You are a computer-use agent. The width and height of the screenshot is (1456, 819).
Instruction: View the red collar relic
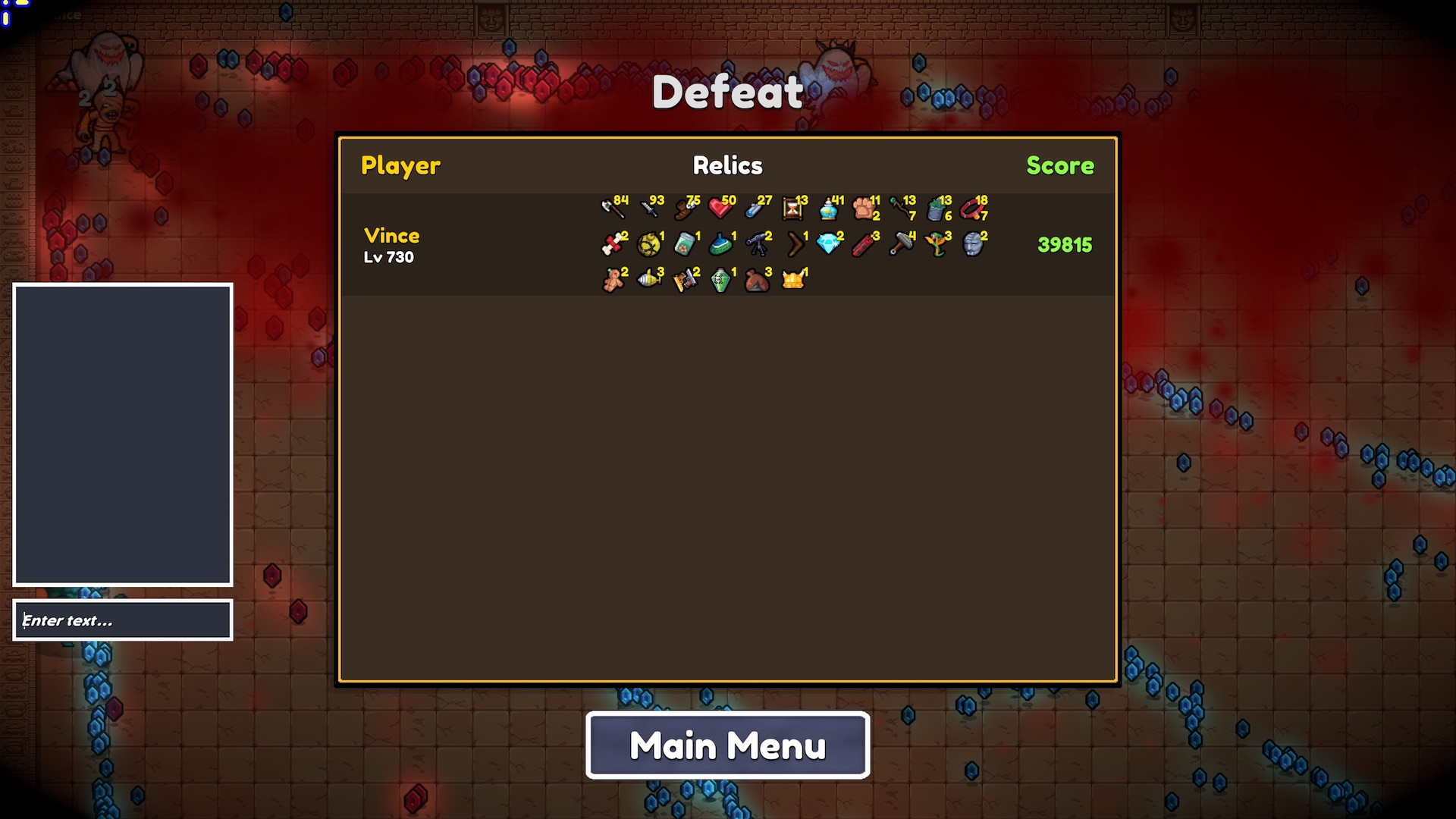pos(972,207)
